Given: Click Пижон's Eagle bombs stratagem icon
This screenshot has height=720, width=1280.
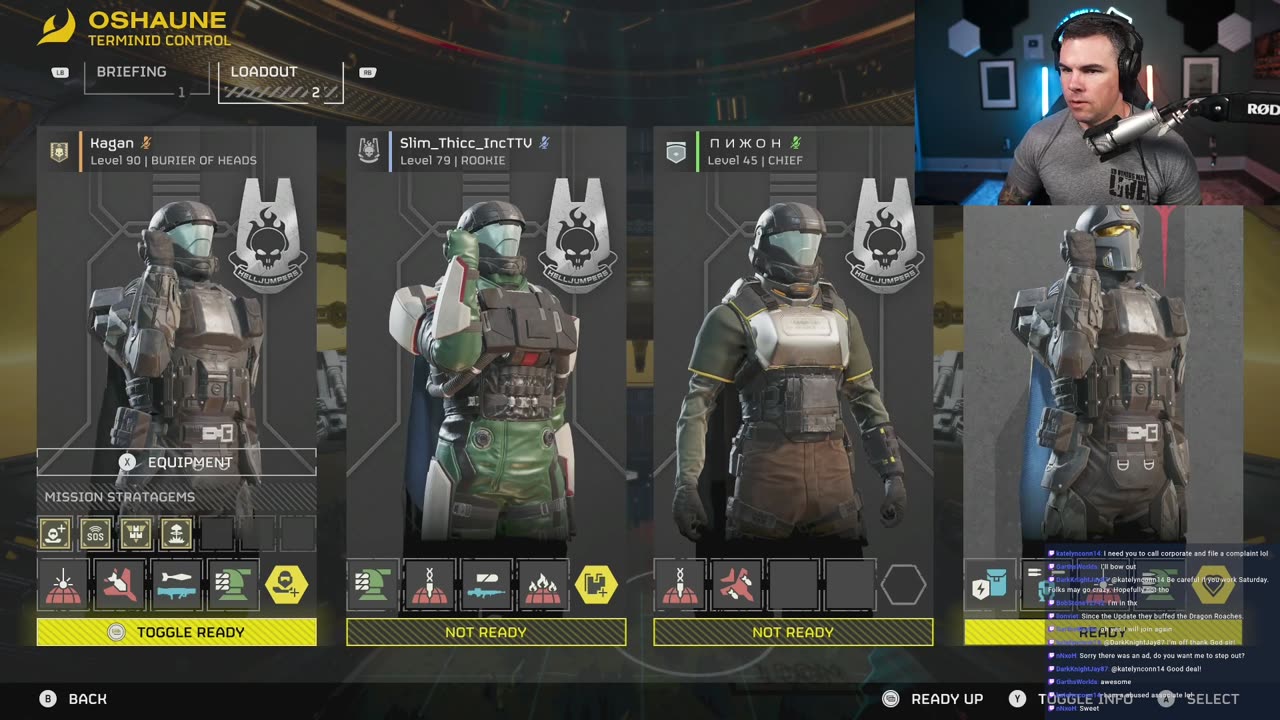Looking at the screenshot, I should point(736,585).
